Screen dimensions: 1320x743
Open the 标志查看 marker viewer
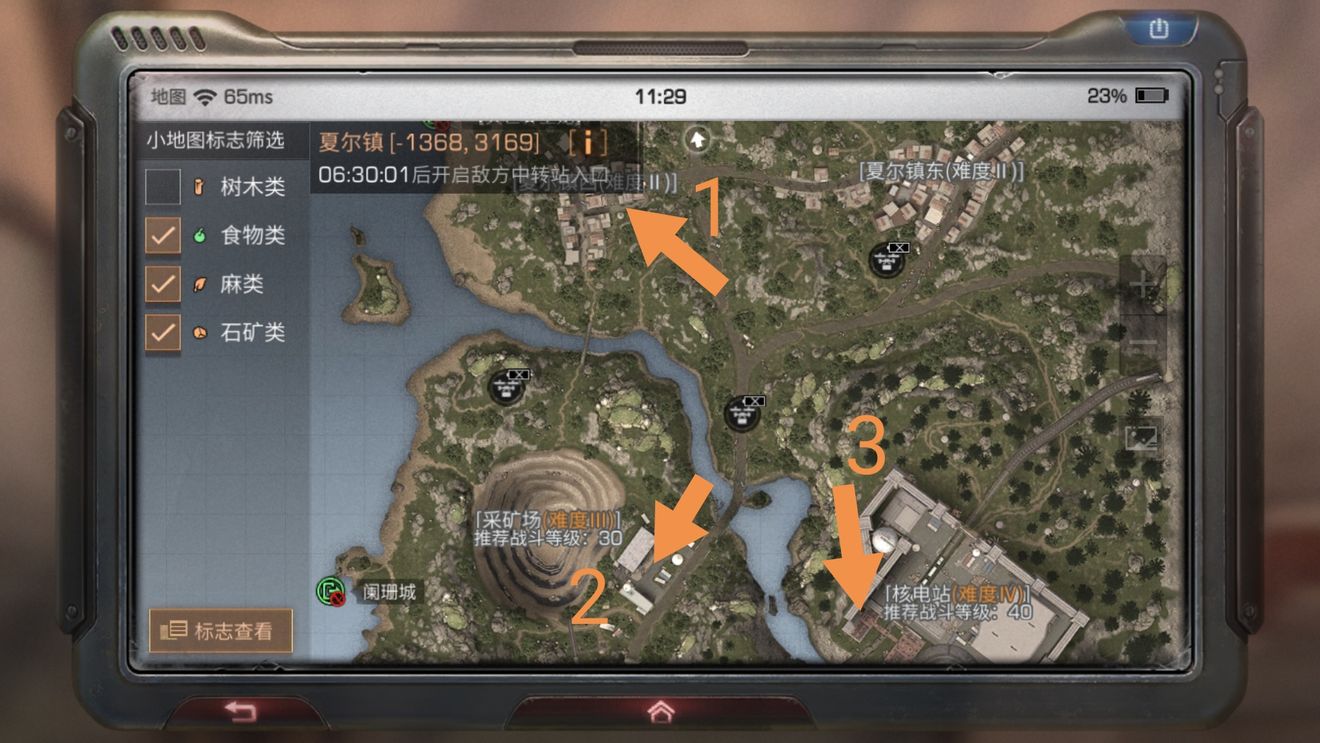222,632
